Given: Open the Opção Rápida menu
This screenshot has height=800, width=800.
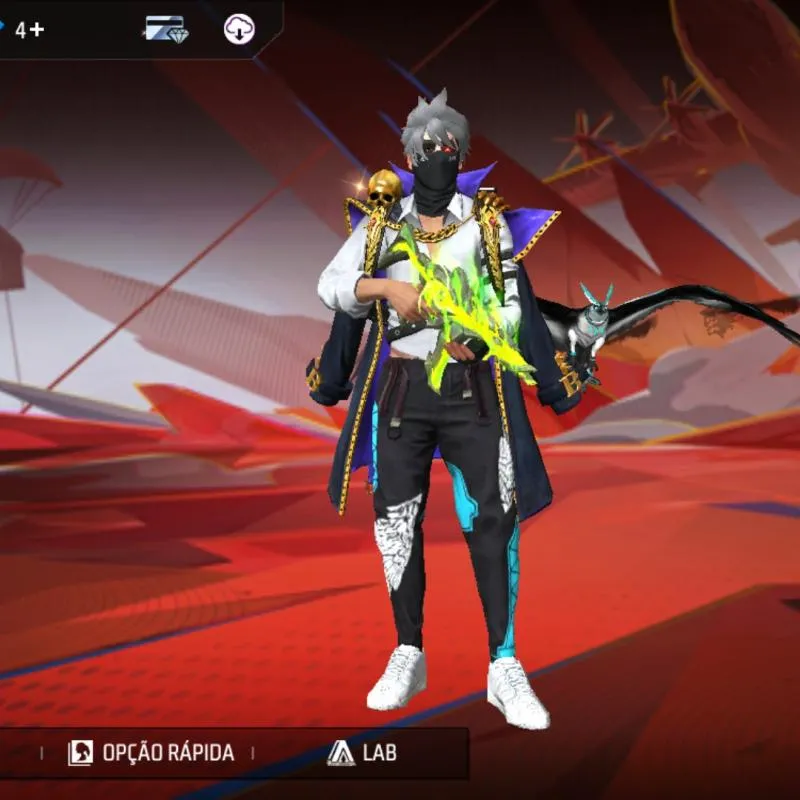Looking at the screenshot, I should point(151,753).
